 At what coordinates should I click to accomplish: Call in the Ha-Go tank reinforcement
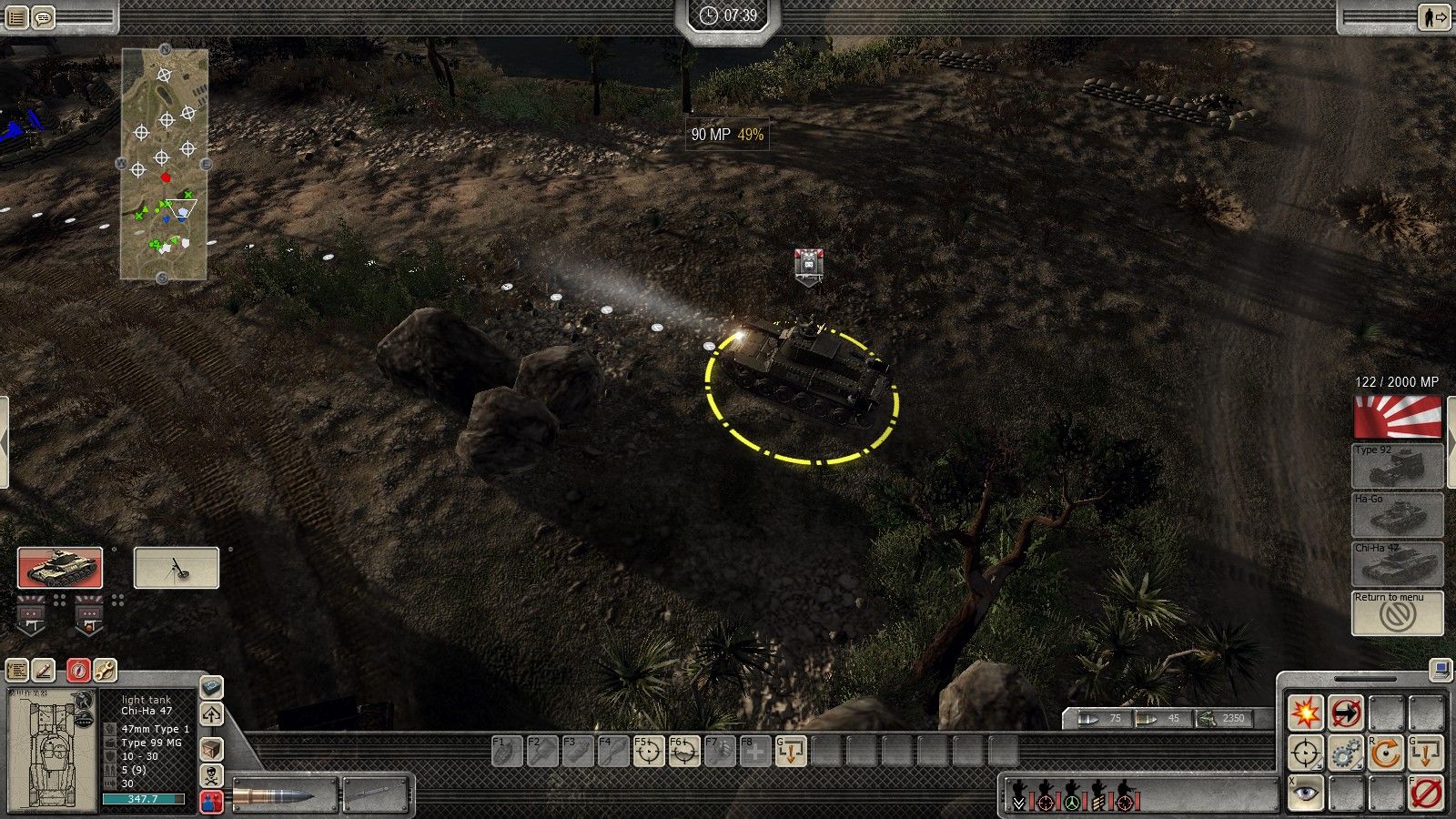[1397, 515]
